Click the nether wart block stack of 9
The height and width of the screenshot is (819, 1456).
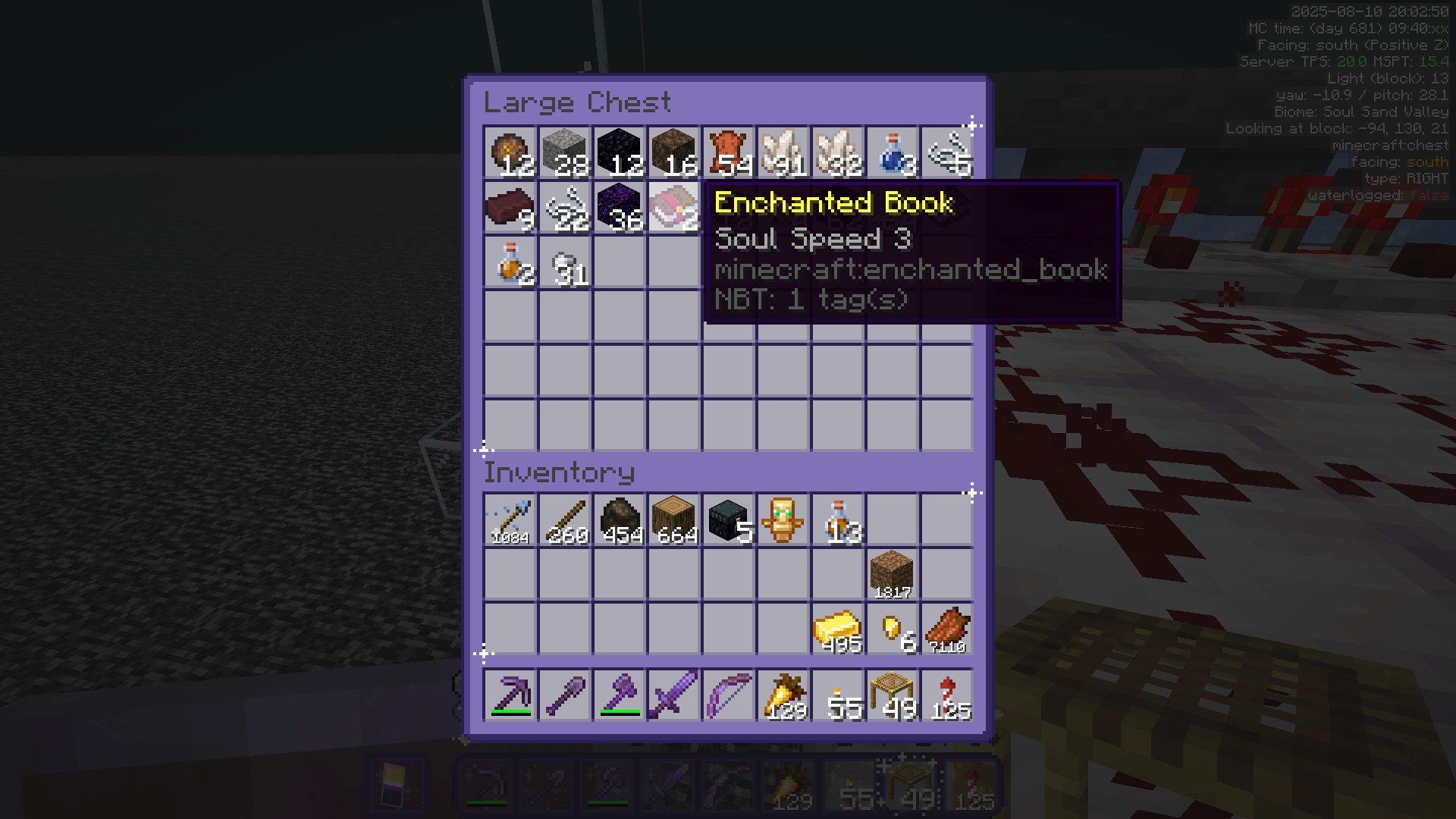point(510,207)
